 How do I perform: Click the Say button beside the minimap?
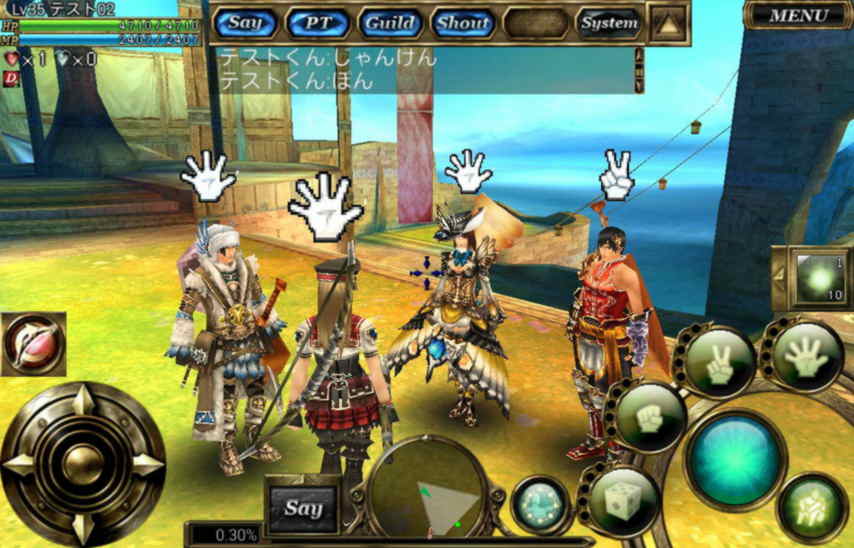coord(303,508)
